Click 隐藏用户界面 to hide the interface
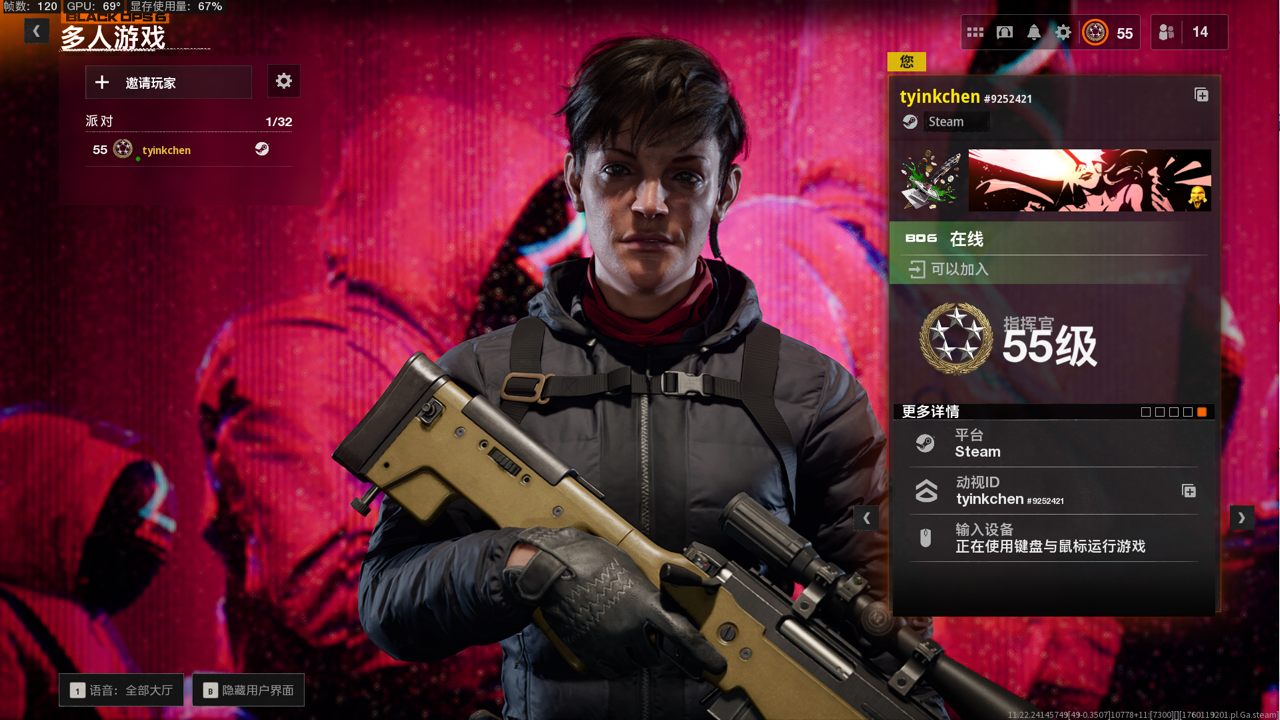The image size is (1280, 720). click(249, 690)
